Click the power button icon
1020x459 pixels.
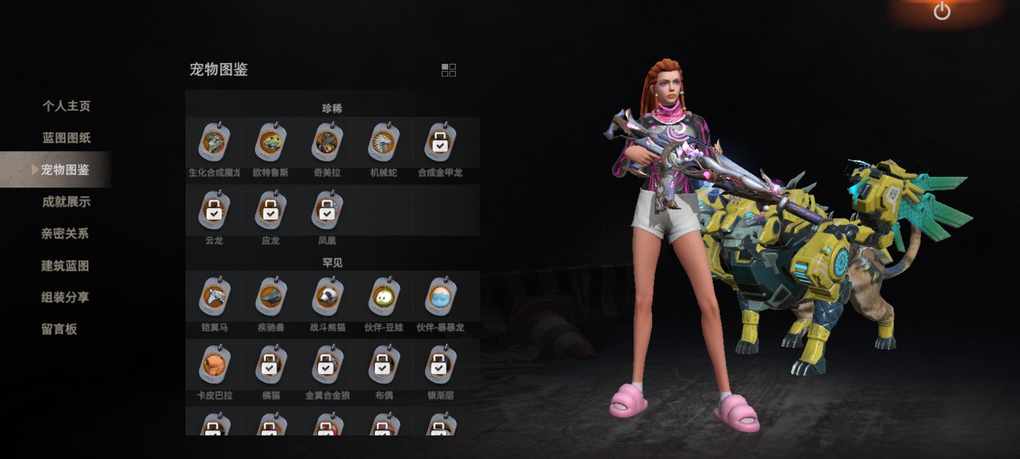click(941, 12)
